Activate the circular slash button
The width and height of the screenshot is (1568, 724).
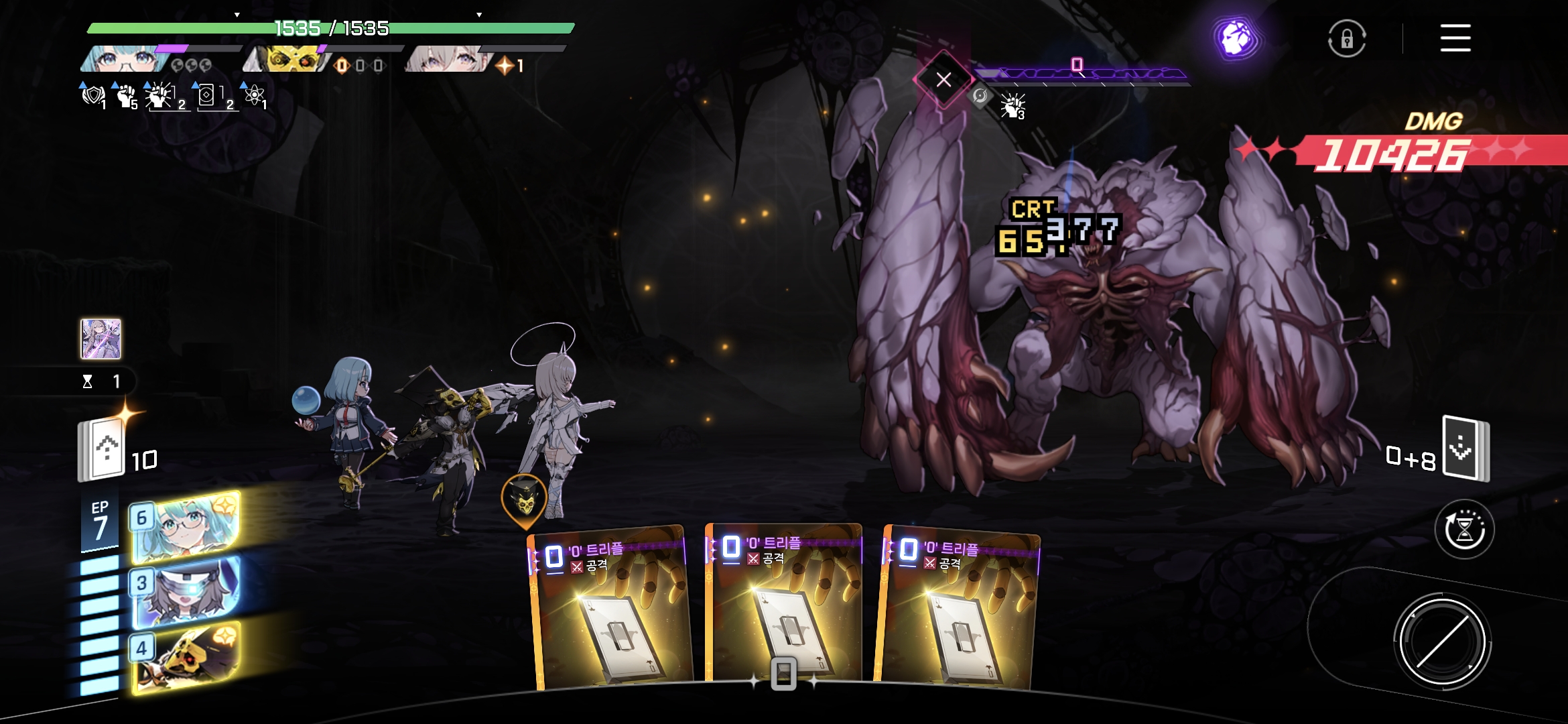click(x=1442, y=642)
